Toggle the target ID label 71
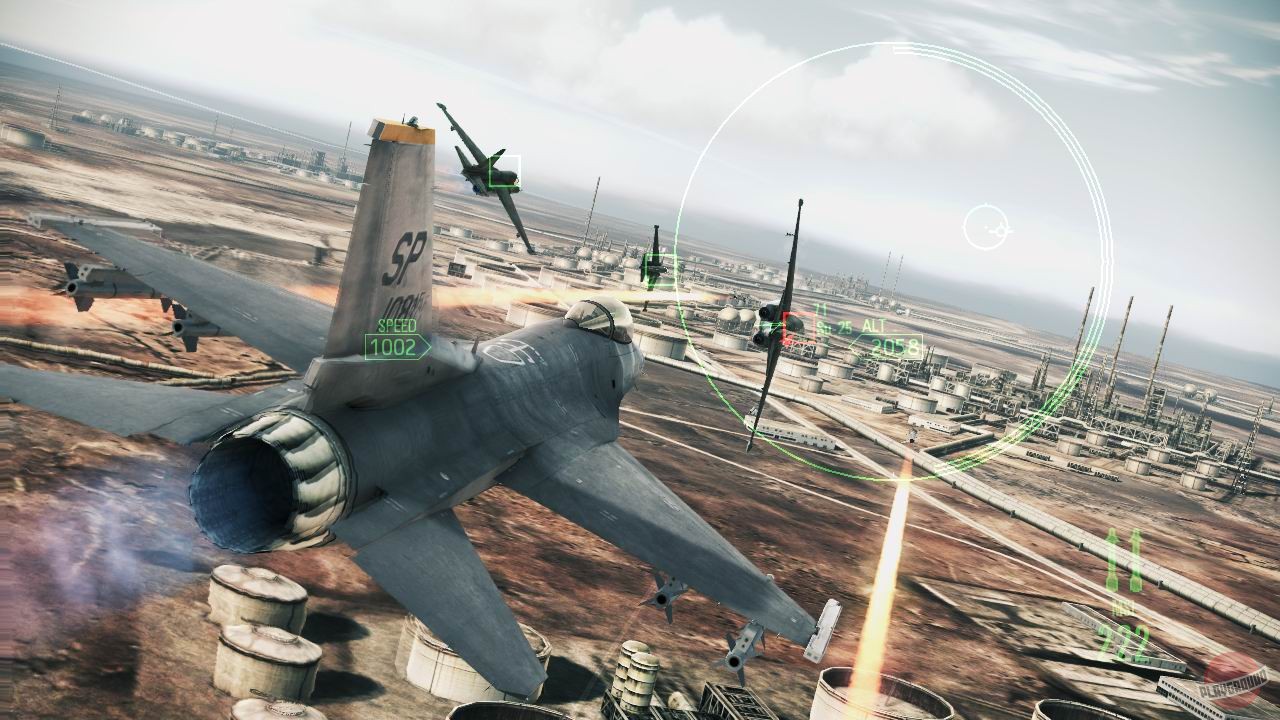The height and width of the screenshot is (720, 1280). click(820, 308)
